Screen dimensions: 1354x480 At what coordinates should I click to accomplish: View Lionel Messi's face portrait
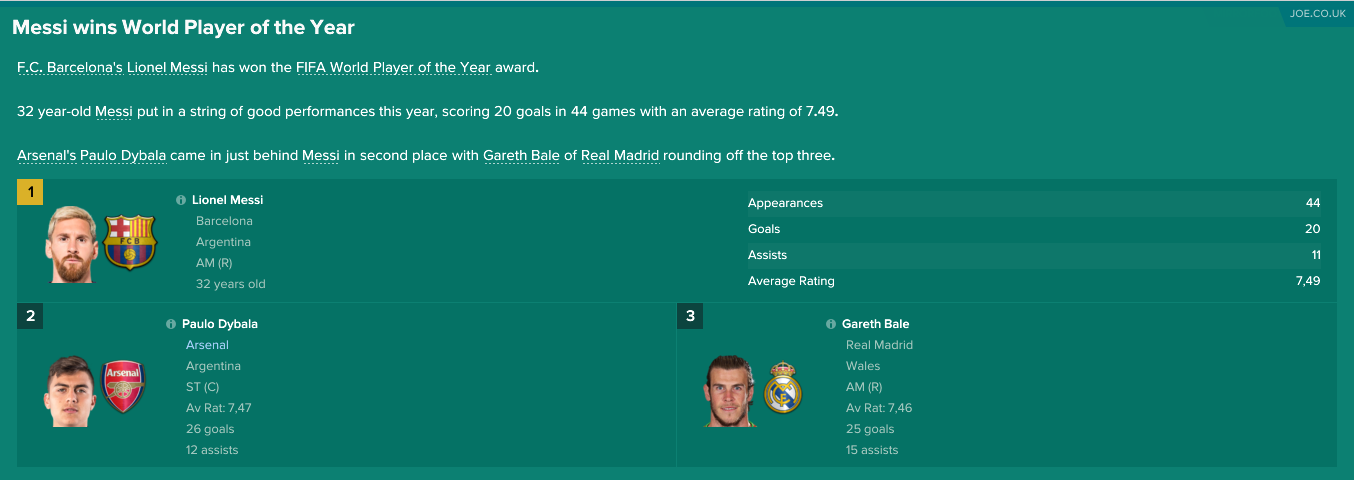(71, 245)
